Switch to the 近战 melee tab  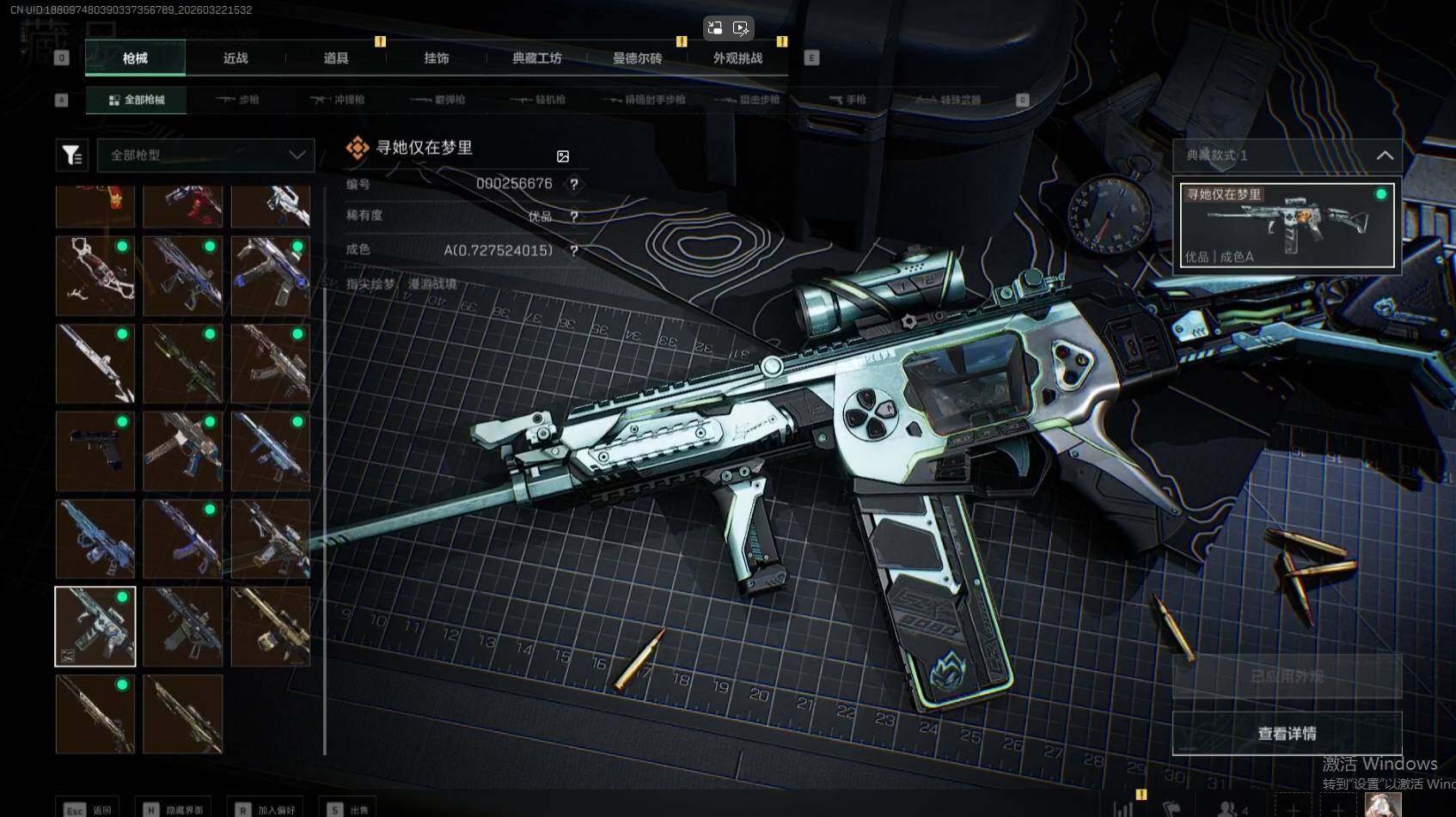[236, 58]
